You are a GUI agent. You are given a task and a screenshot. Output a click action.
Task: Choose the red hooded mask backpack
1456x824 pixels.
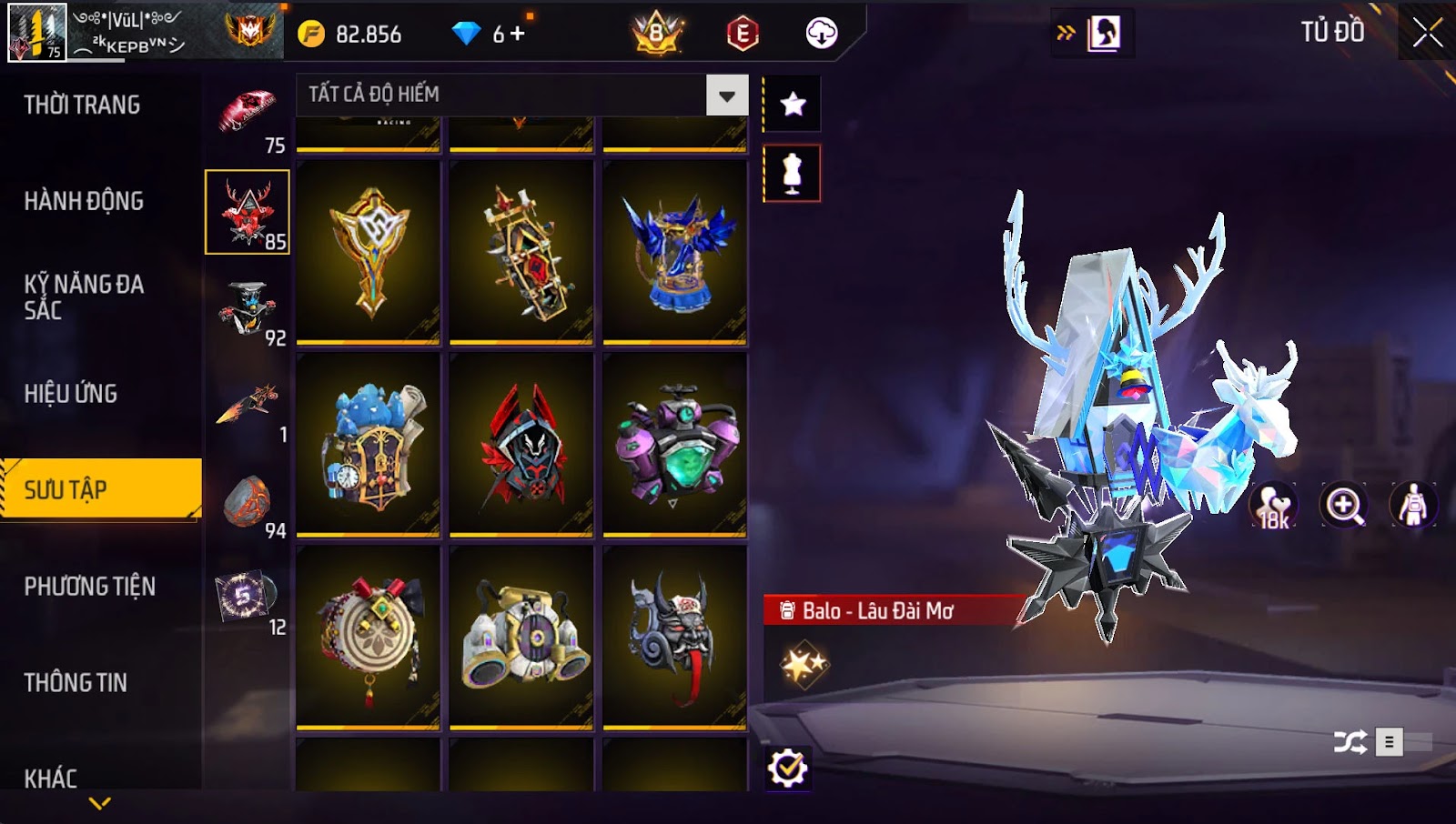tap(521, 445)
